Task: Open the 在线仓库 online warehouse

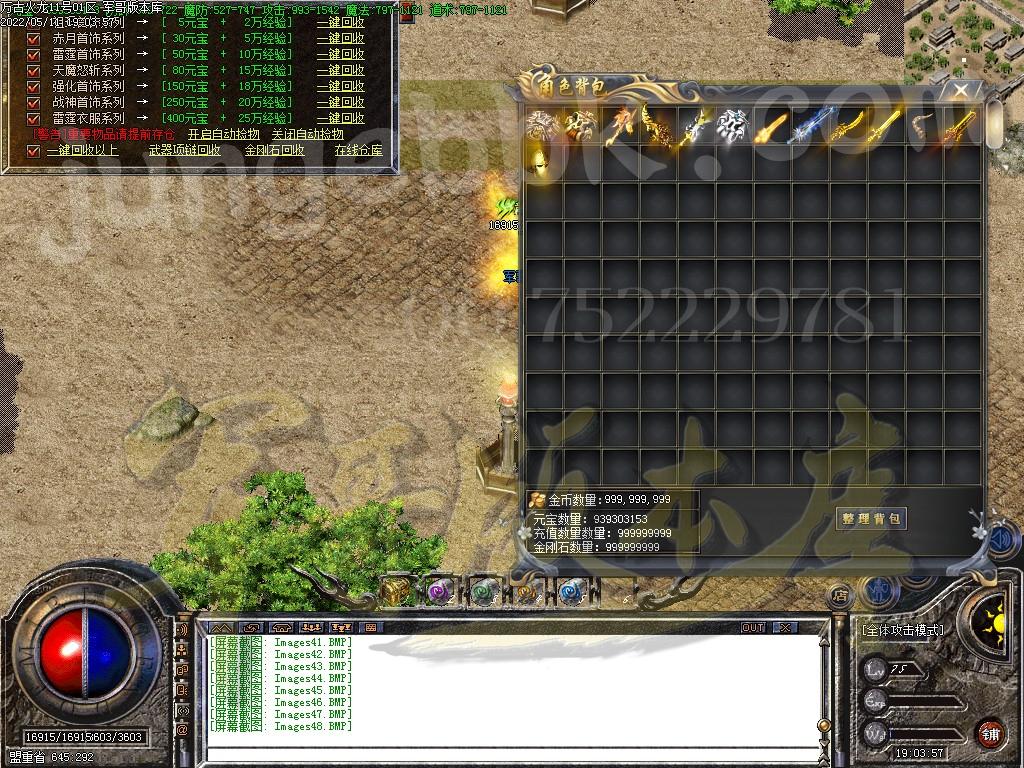Action: point(358,151)
